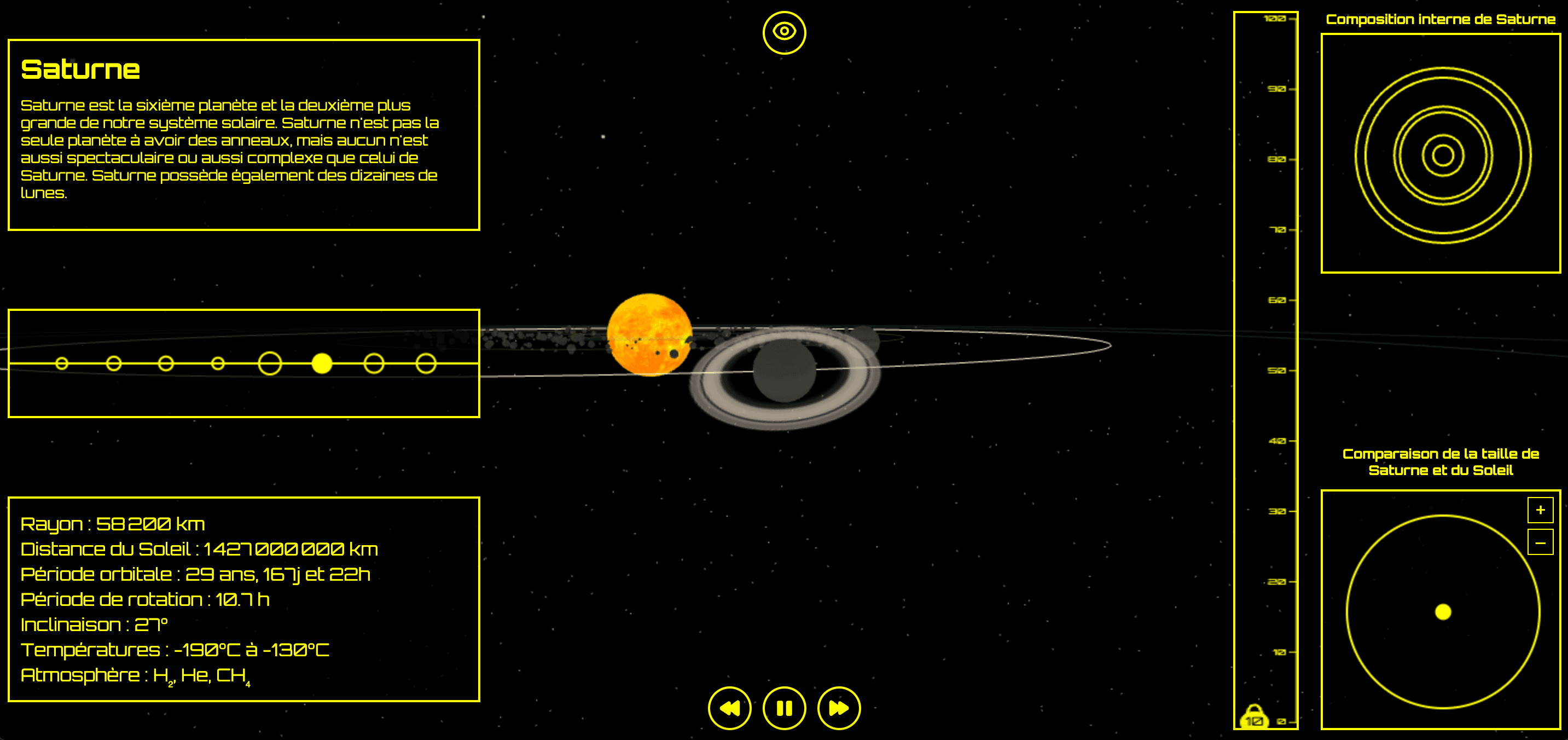
Task: Zoom in the Saturn-Sun size comparison
Action: (x=1540, y=510)
